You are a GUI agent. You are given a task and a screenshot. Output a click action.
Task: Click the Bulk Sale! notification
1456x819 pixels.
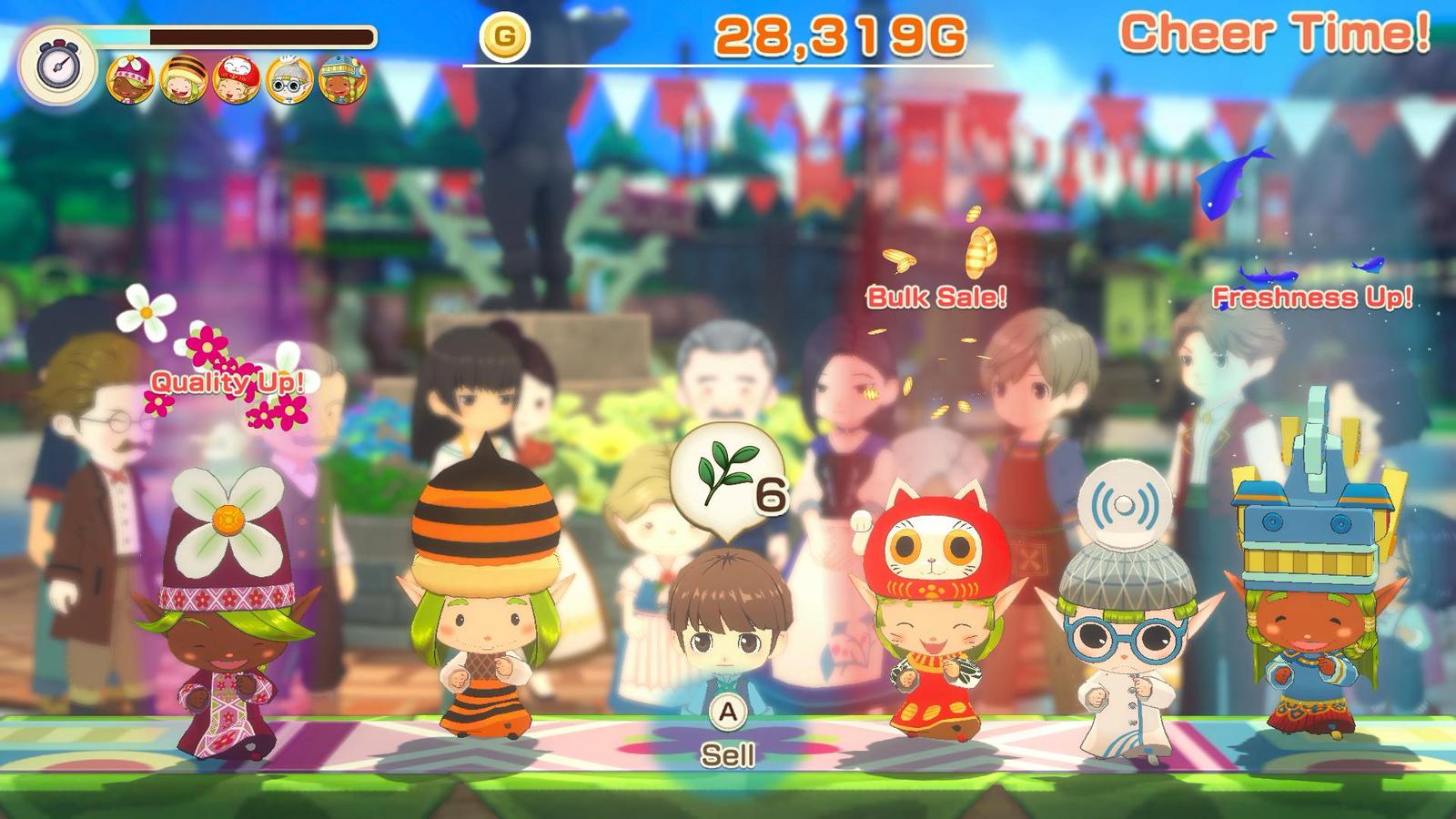[x=936, y=295]
